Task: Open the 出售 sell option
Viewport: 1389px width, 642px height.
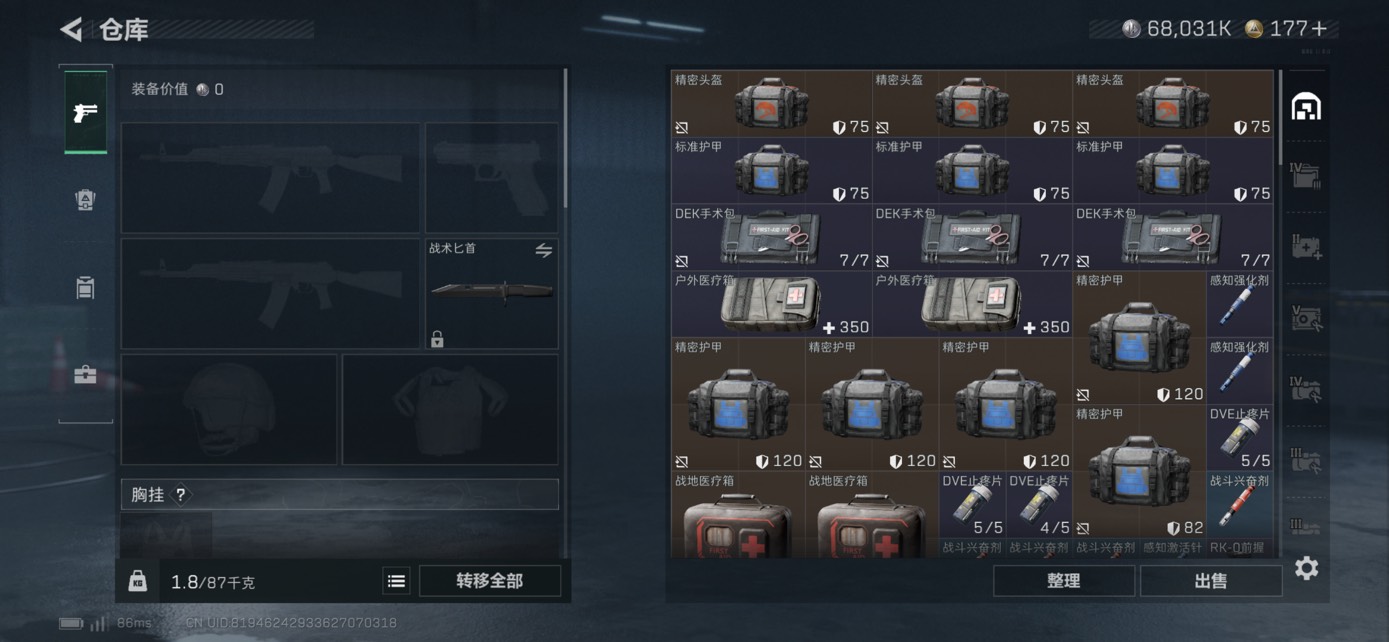Action: (x=1210, y=581)
